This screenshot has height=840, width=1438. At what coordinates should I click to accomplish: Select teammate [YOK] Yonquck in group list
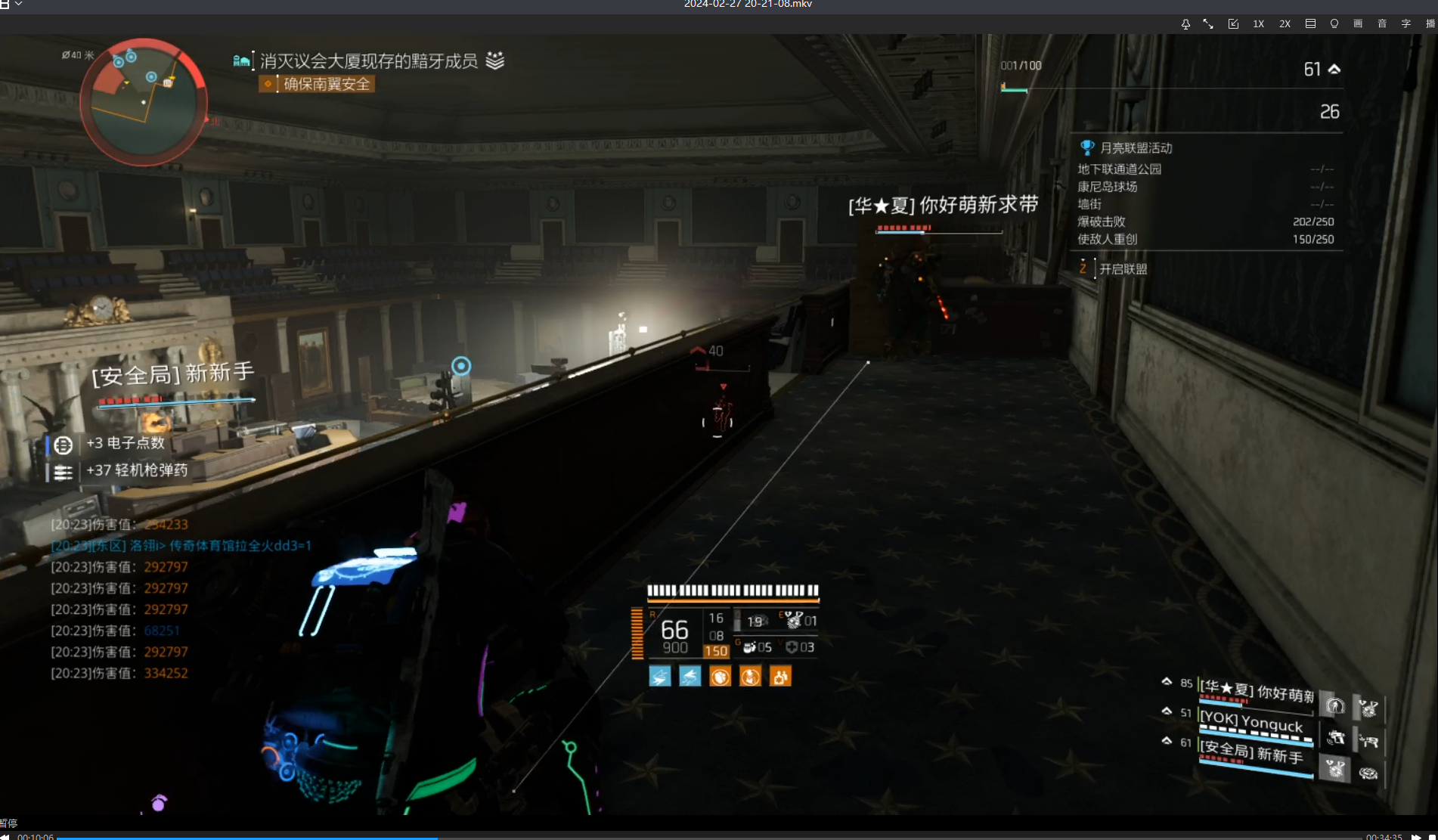1252,722
